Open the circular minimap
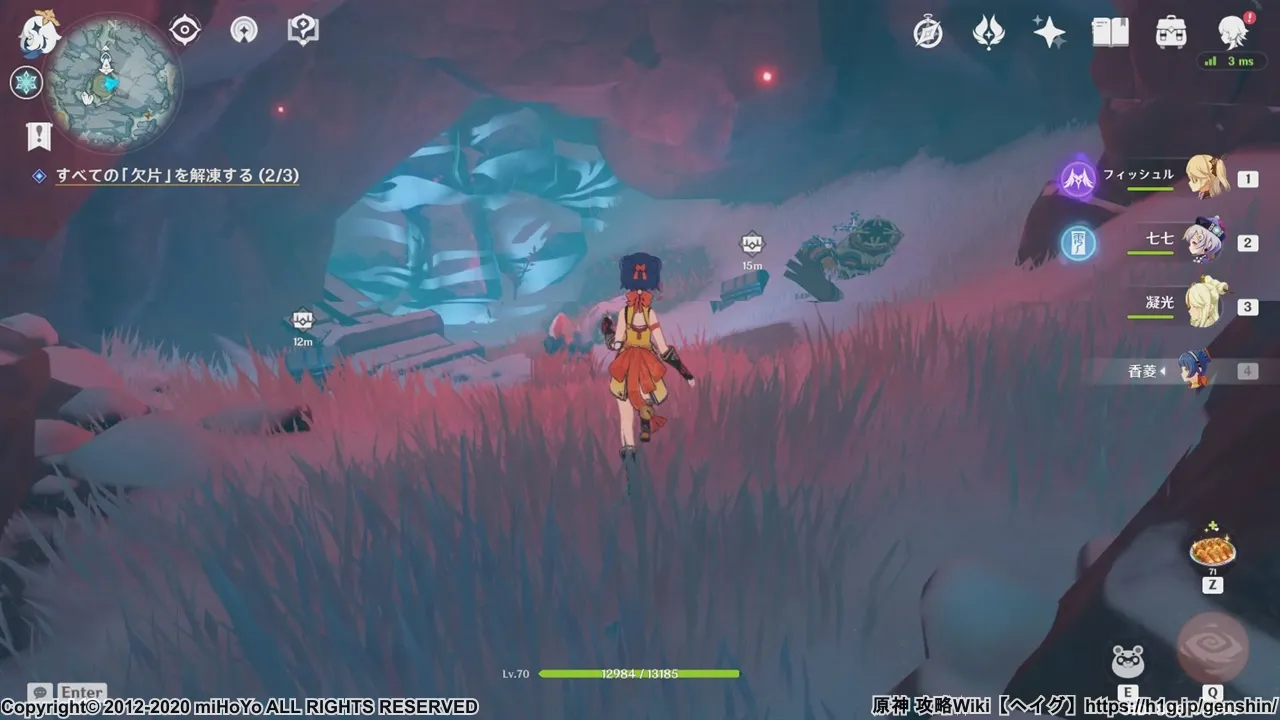Screen dimensions: 1280x720 coord(113,83)
